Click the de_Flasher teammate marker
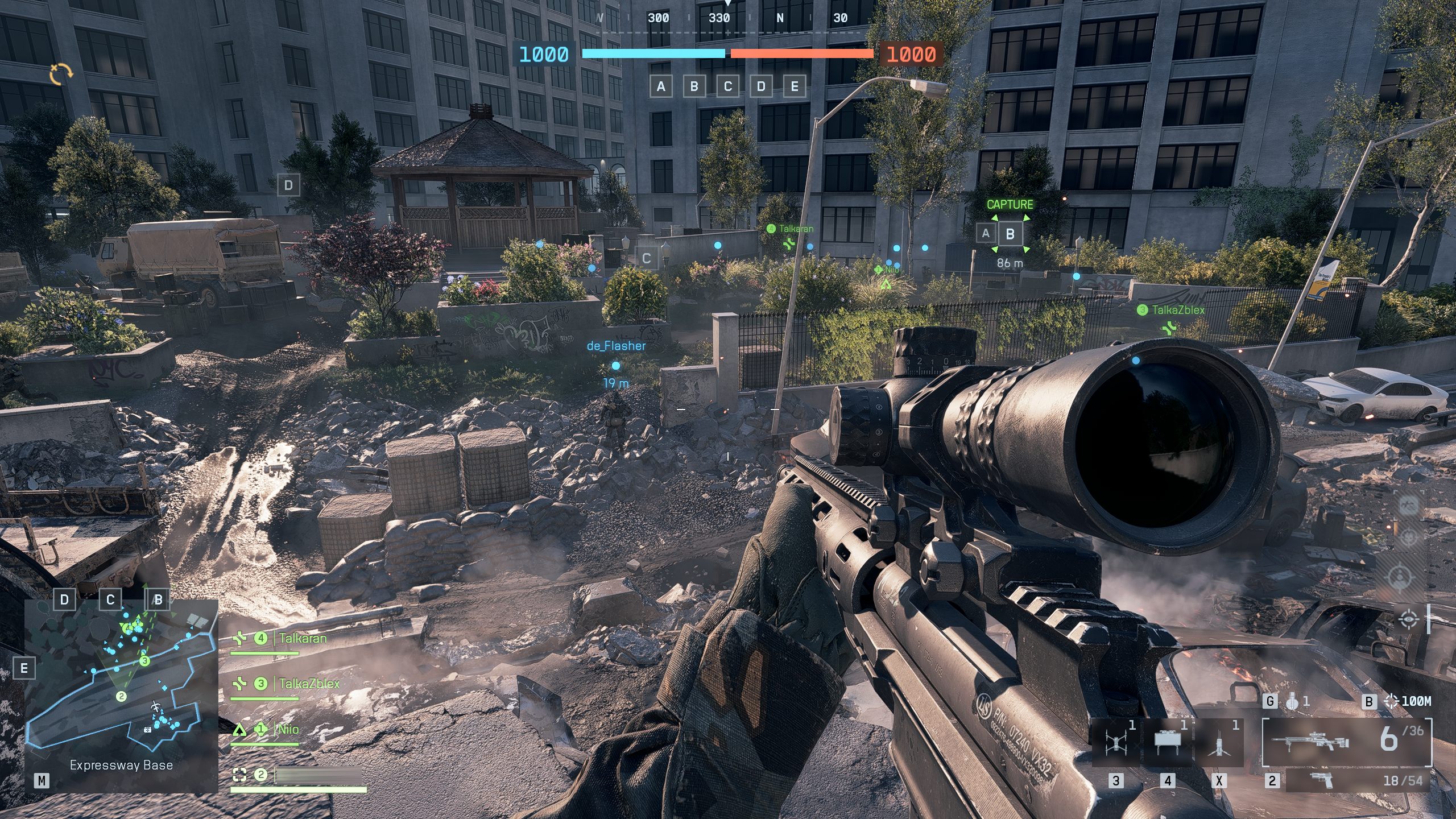Viewport: 1456px width, 819px height. tap(615, 366)
